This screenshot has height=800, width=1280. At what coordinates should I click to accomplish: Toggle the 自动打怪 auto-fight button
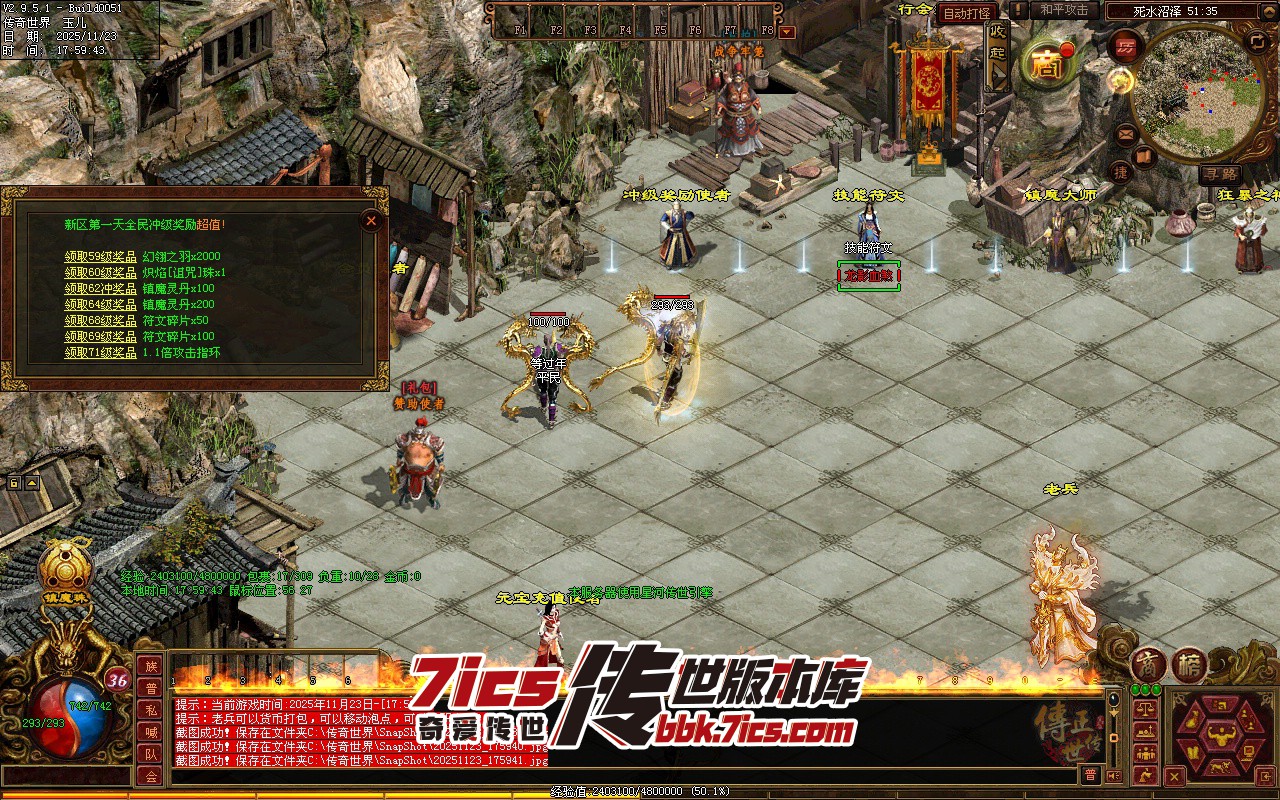[967, 13]
